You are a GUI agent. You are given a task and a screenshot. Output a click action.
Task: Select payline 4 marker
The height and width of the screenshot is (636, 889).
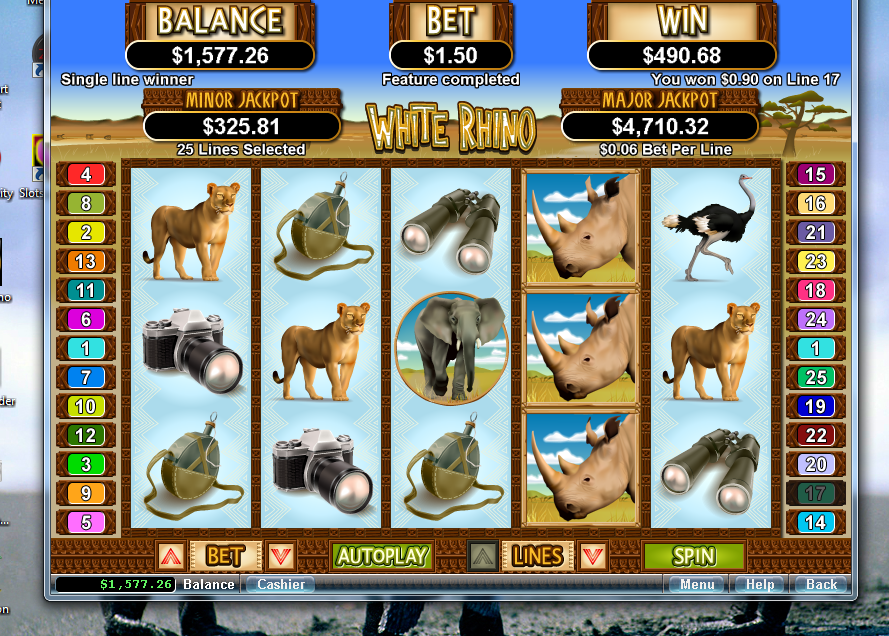[86, 175]
